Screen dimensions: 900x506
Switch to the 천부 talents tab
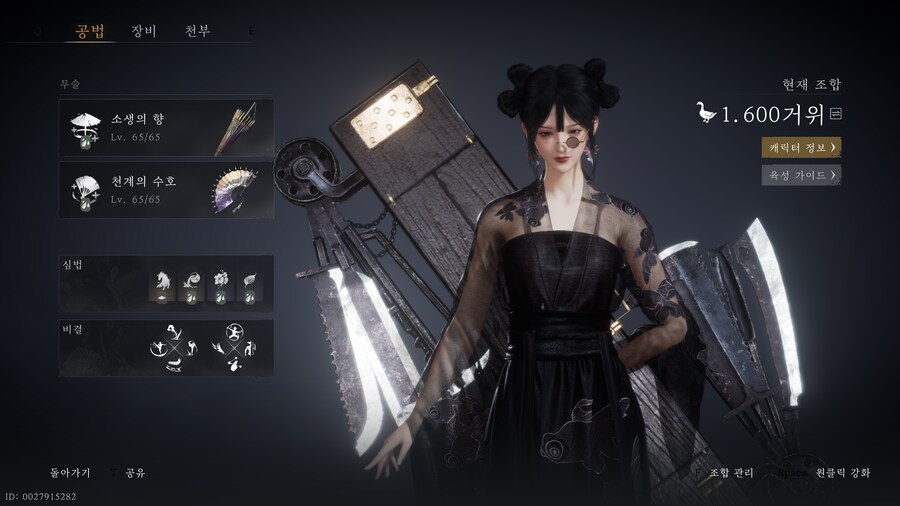pyautogui.click(x=197, y=30)
